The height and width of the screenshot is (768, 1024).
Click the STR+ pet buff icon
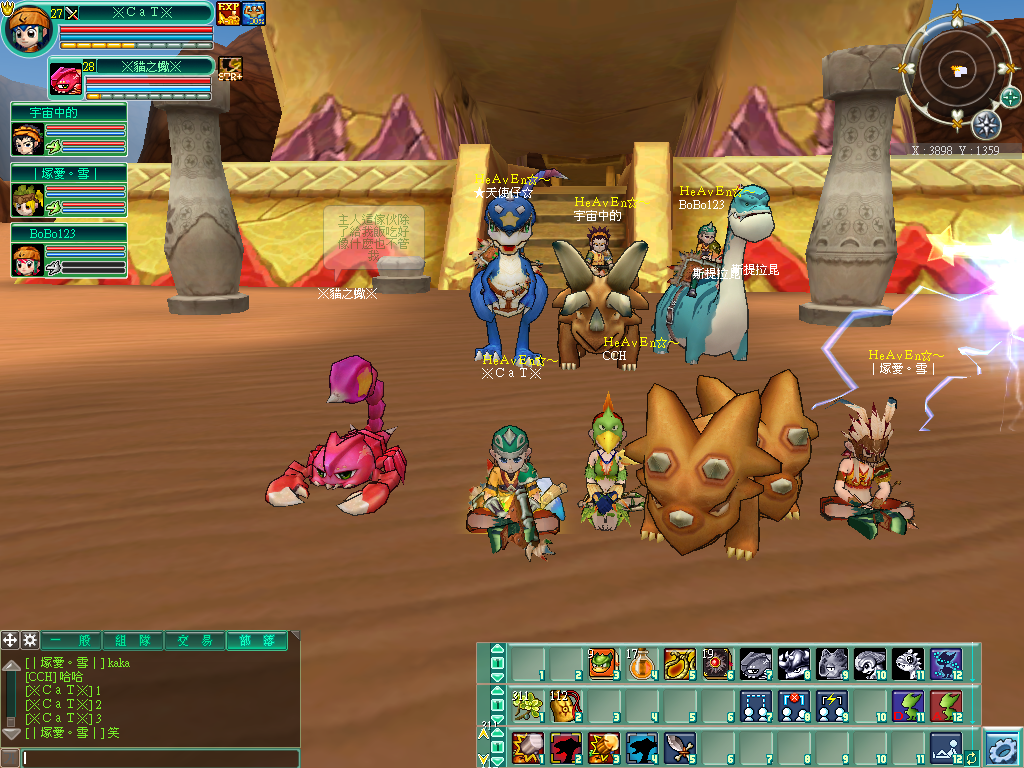pos(231,69)
